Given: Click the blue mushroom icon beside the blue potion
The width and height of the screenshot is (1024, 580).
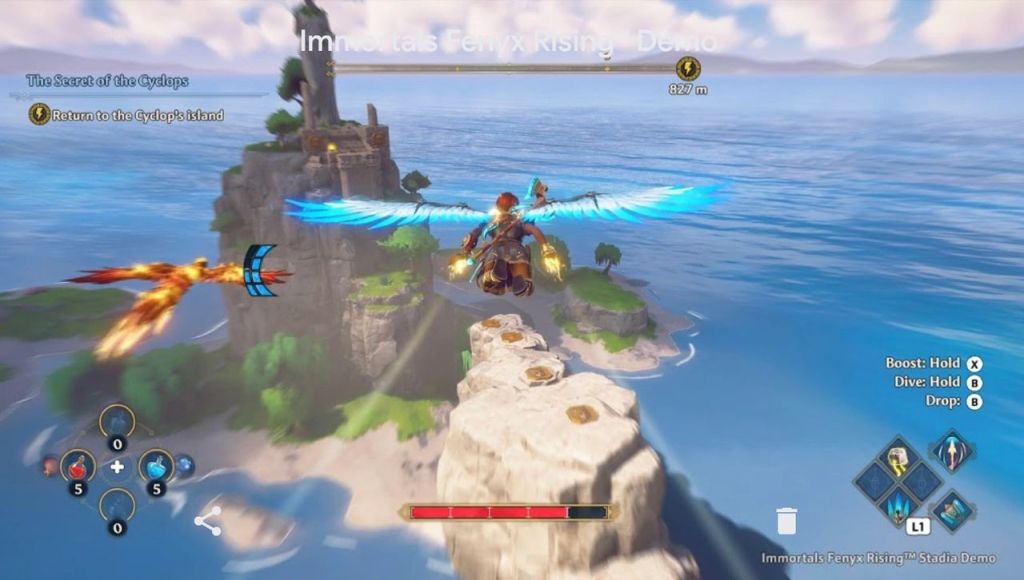Looking at the screenshot, I should pyautogui.click(x=185, y=465).
